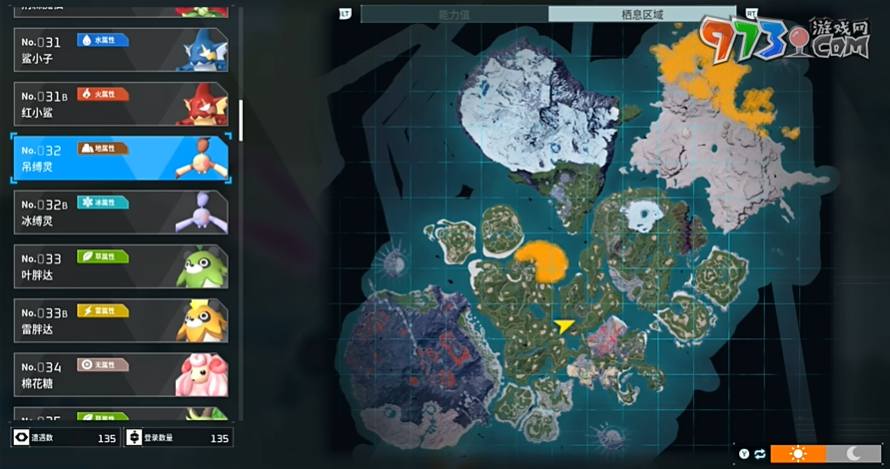Select No.031B 红小鲨 entry
This screenshot has width=890, height=469.
120,104
